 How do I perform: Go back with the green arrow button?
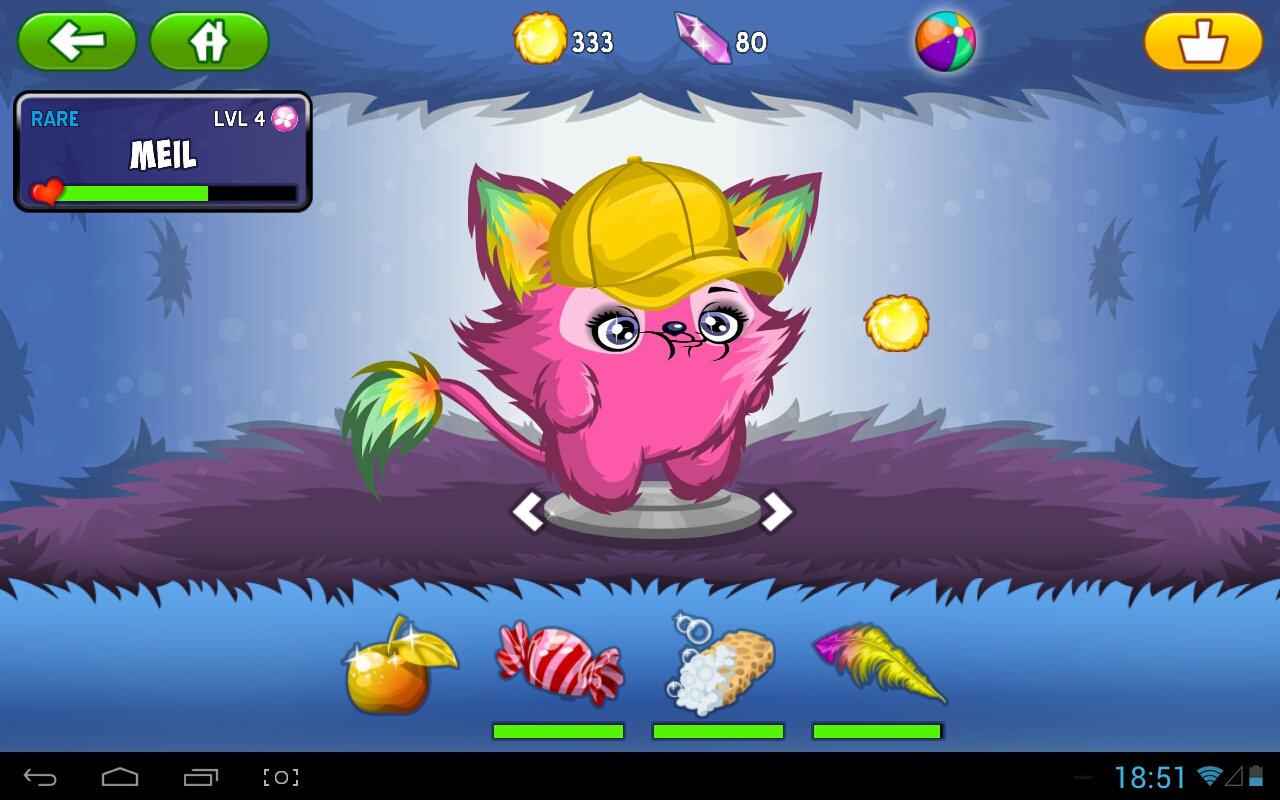pos(77,42)
